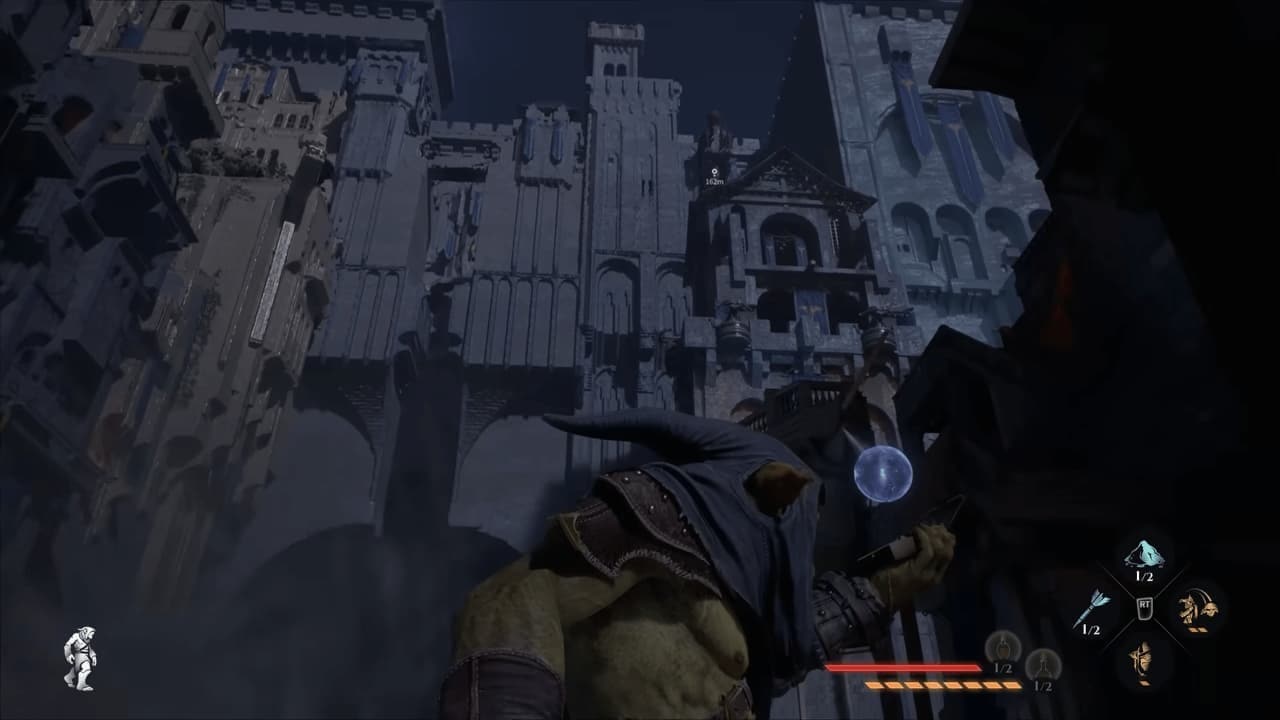Select the throwing dart item slot
The width and height of the screenshot is (1280, 720).
coord(1091,608)
